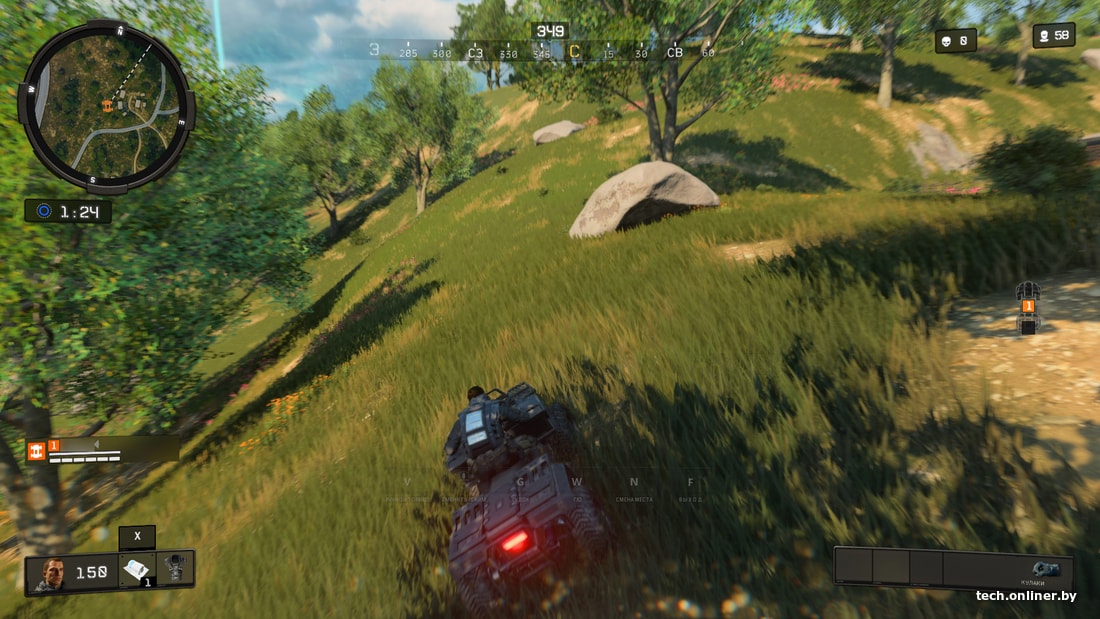The width and height of the screenshot is (1100, 619).
Task: Click the orange vehicle seat icon
Action: [37, 451]
